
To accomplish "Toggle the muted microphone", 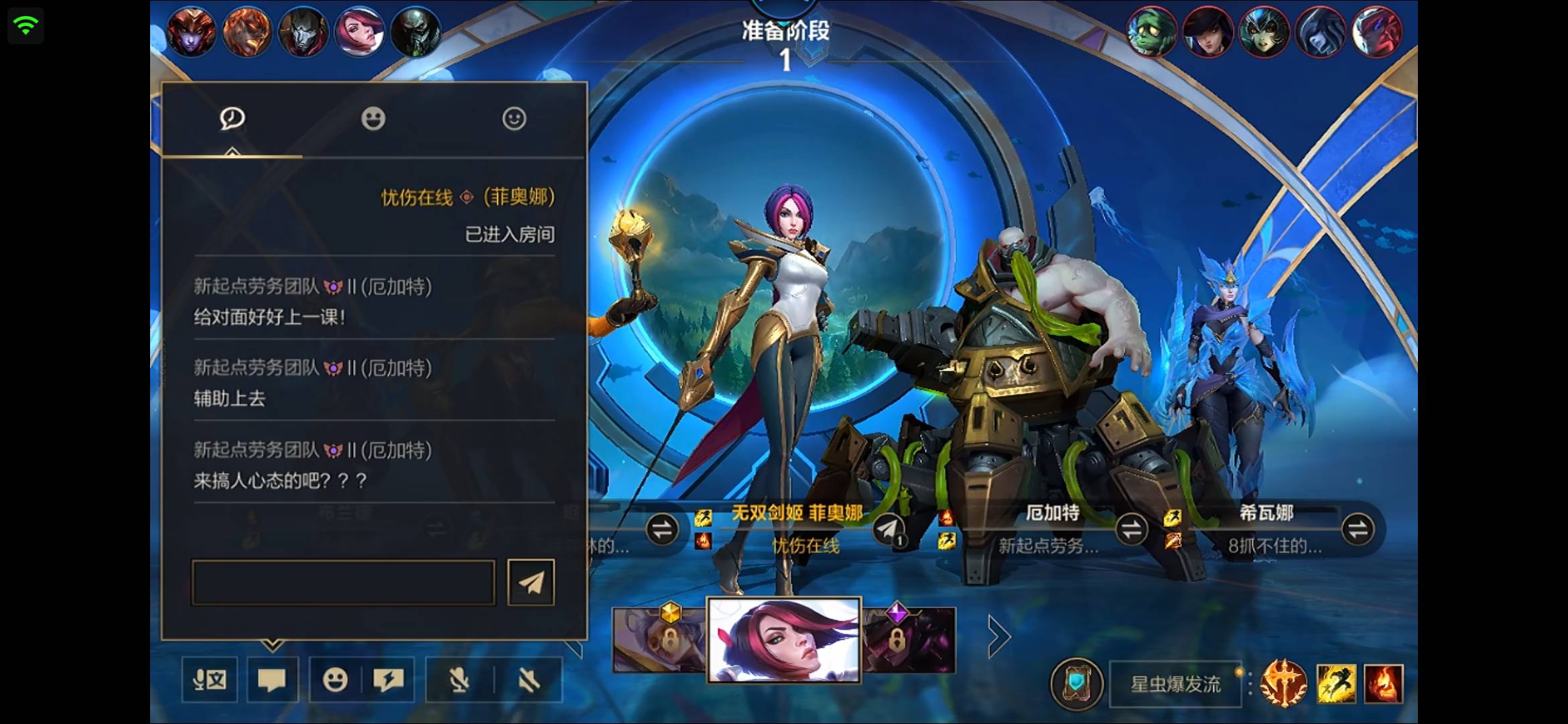I will [459, 680].
